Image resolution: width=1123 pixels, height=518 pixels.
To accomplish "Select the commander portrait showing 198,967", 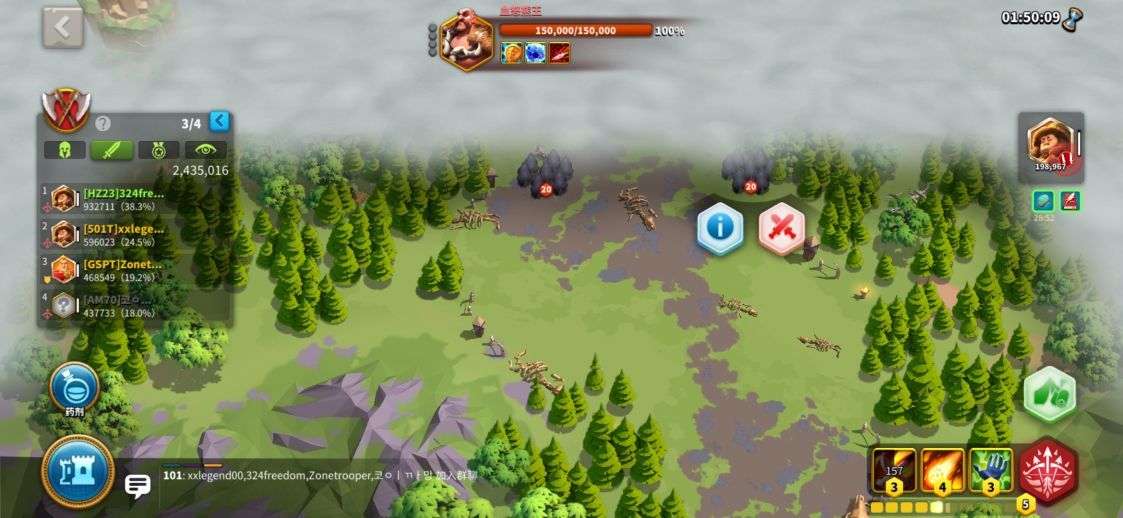I will pos(1050,145).
